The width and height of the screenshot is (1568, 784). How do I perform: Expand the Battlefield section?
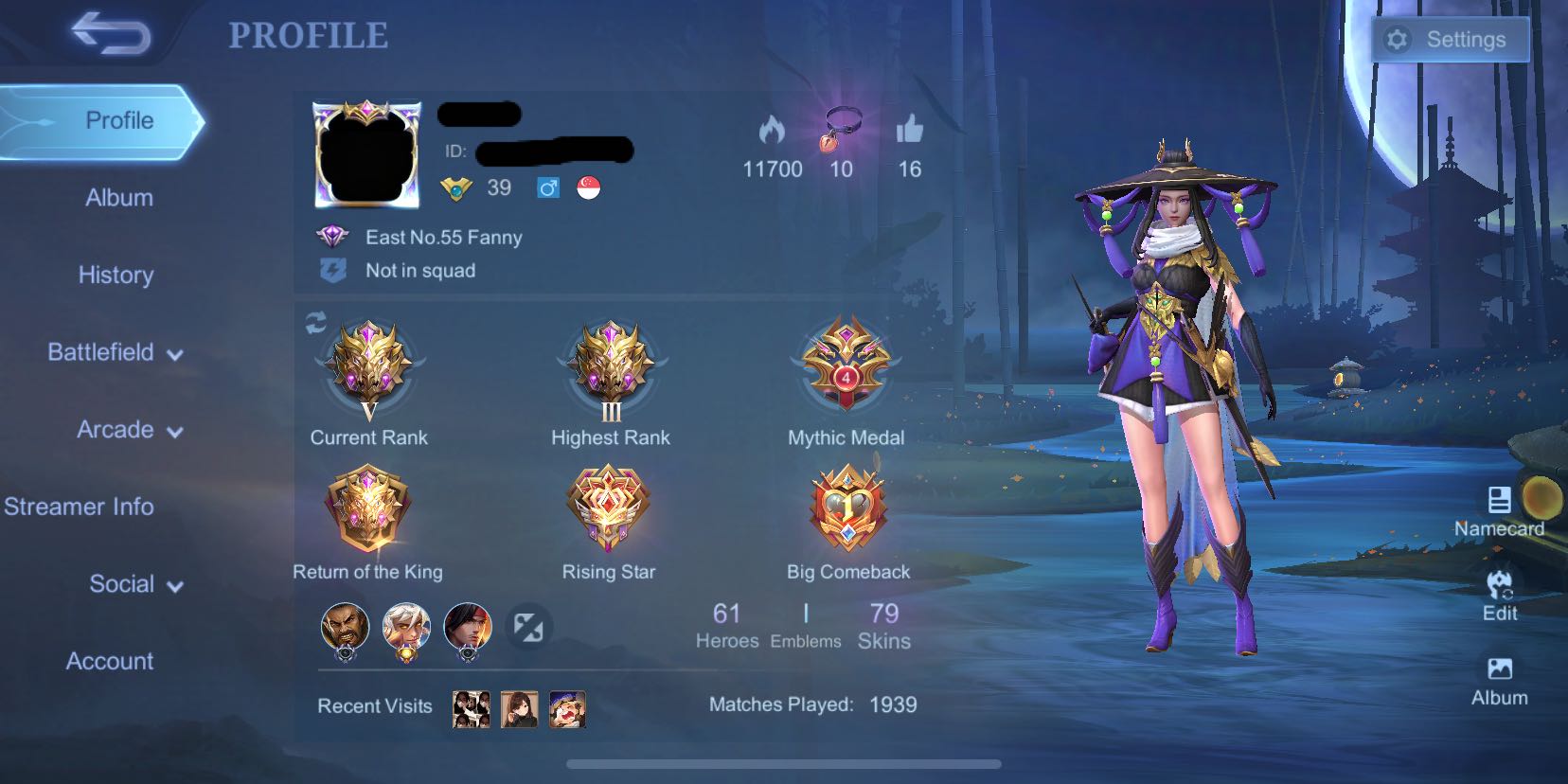pos(114,352)
